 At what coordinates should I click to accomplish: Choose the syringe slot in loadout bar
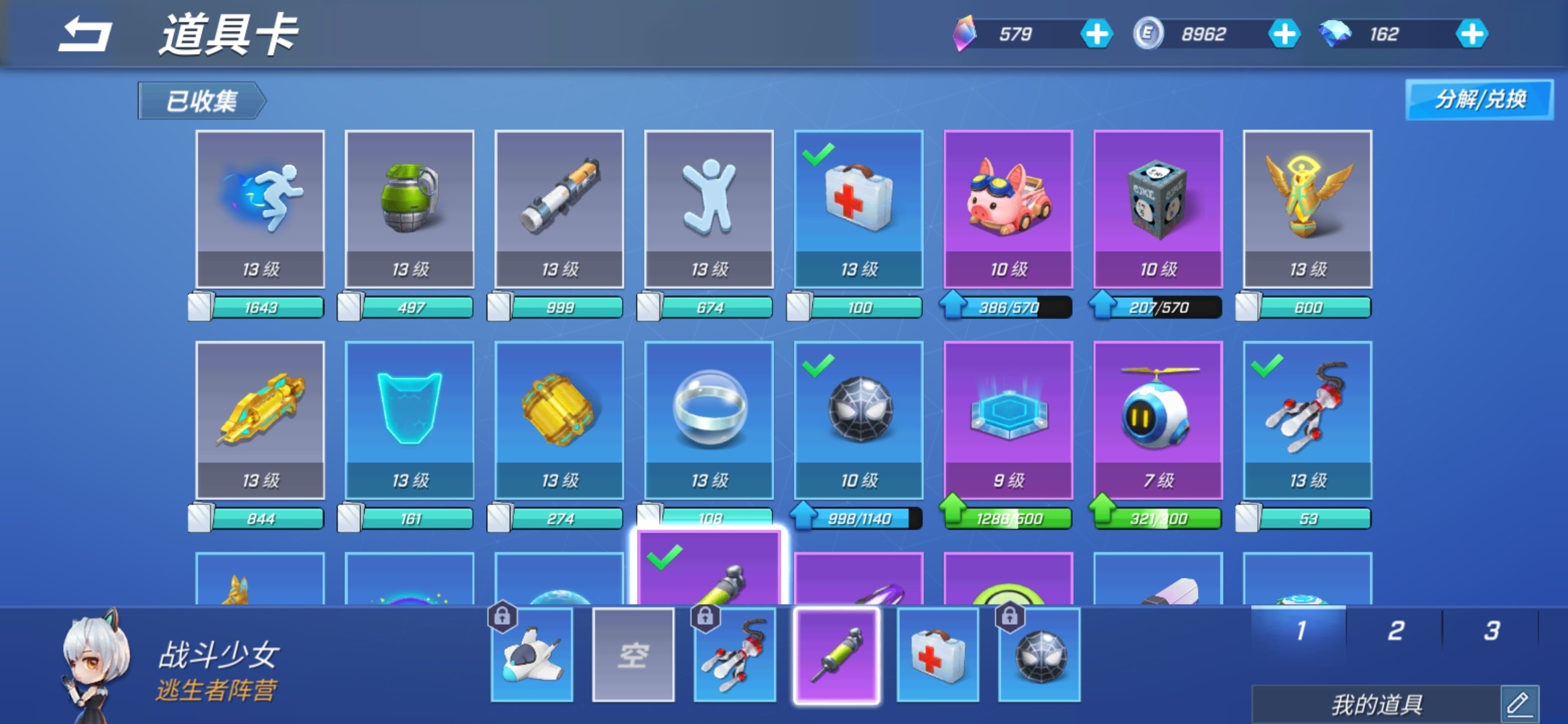click(x=836, y=655)
